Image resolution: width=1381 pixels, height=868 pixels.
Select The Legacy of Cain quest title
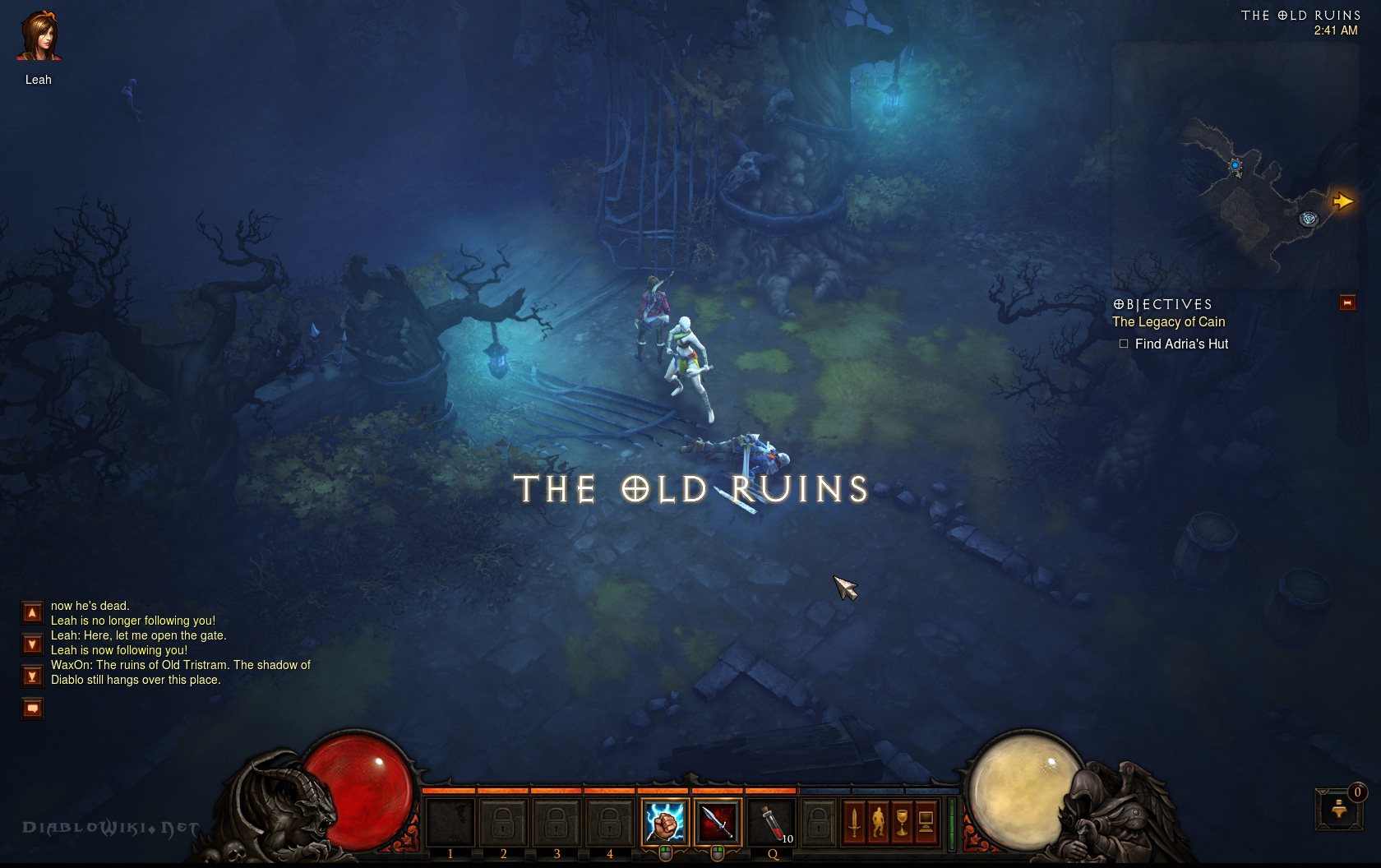coord(1168,322)
